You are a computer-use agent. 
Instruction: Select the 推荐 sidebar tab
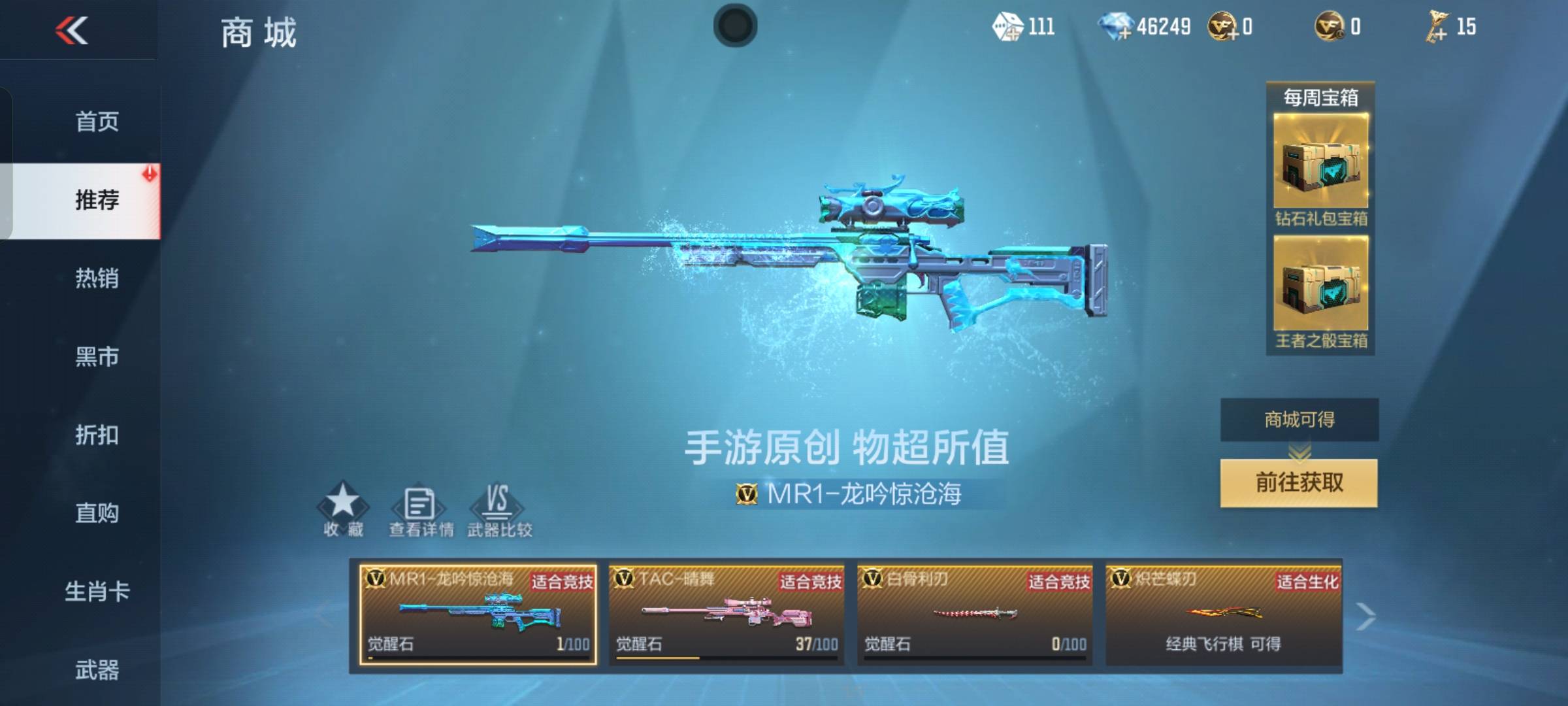(98, 201)
